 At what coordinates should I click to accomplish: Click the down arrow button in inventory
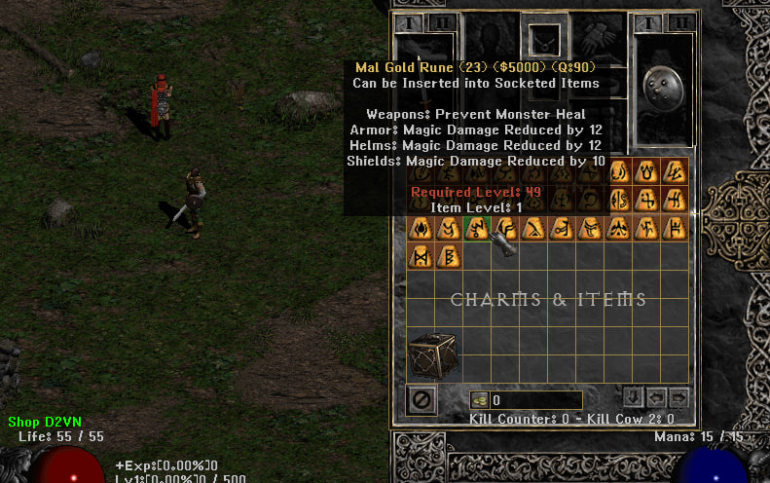pos(632,397)
